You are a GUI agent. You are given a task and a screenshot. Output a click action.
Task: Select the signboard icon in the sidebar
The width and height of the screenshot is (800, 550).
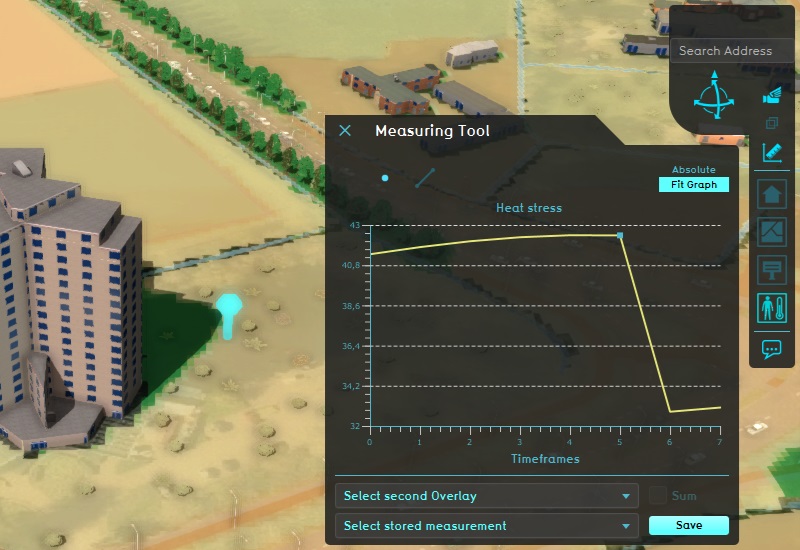pos(771,270)
